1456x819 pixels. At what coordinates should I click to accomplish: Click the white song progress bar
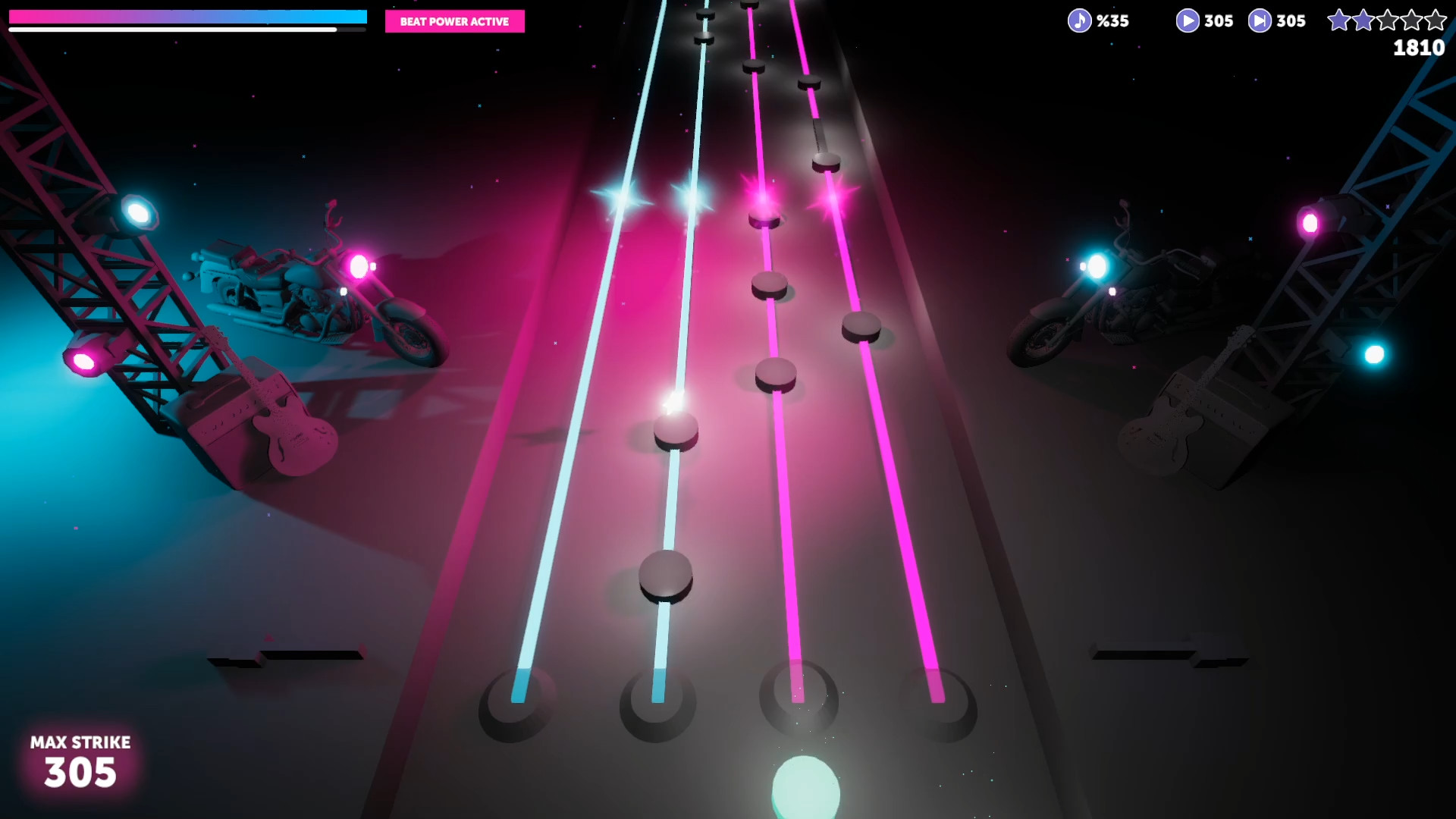(174, 30)
